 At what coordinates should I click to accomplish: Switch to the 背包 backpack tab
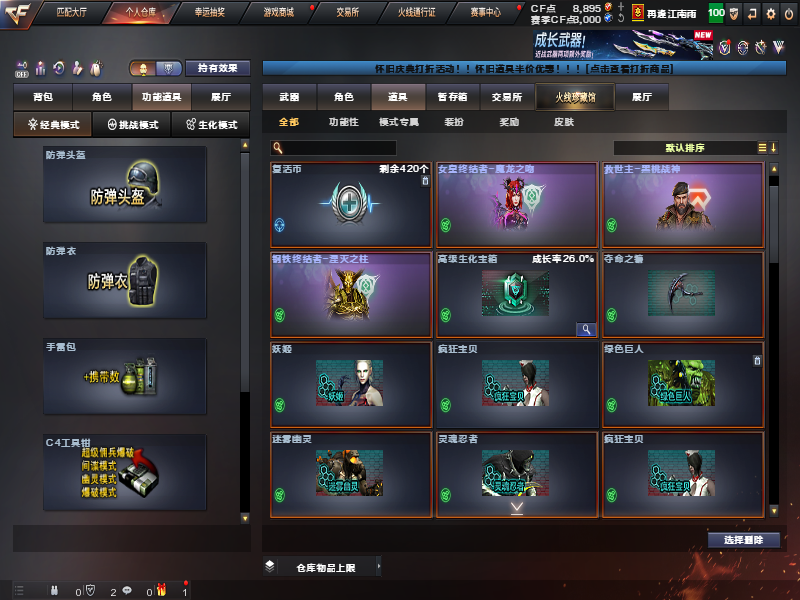pyautogui.click(x=42, y=97)
